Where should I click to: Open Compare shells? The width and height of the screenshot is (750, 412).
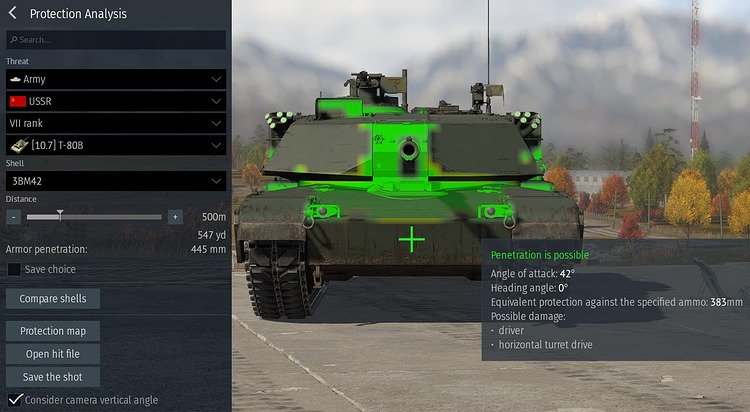tap(53, 299)
